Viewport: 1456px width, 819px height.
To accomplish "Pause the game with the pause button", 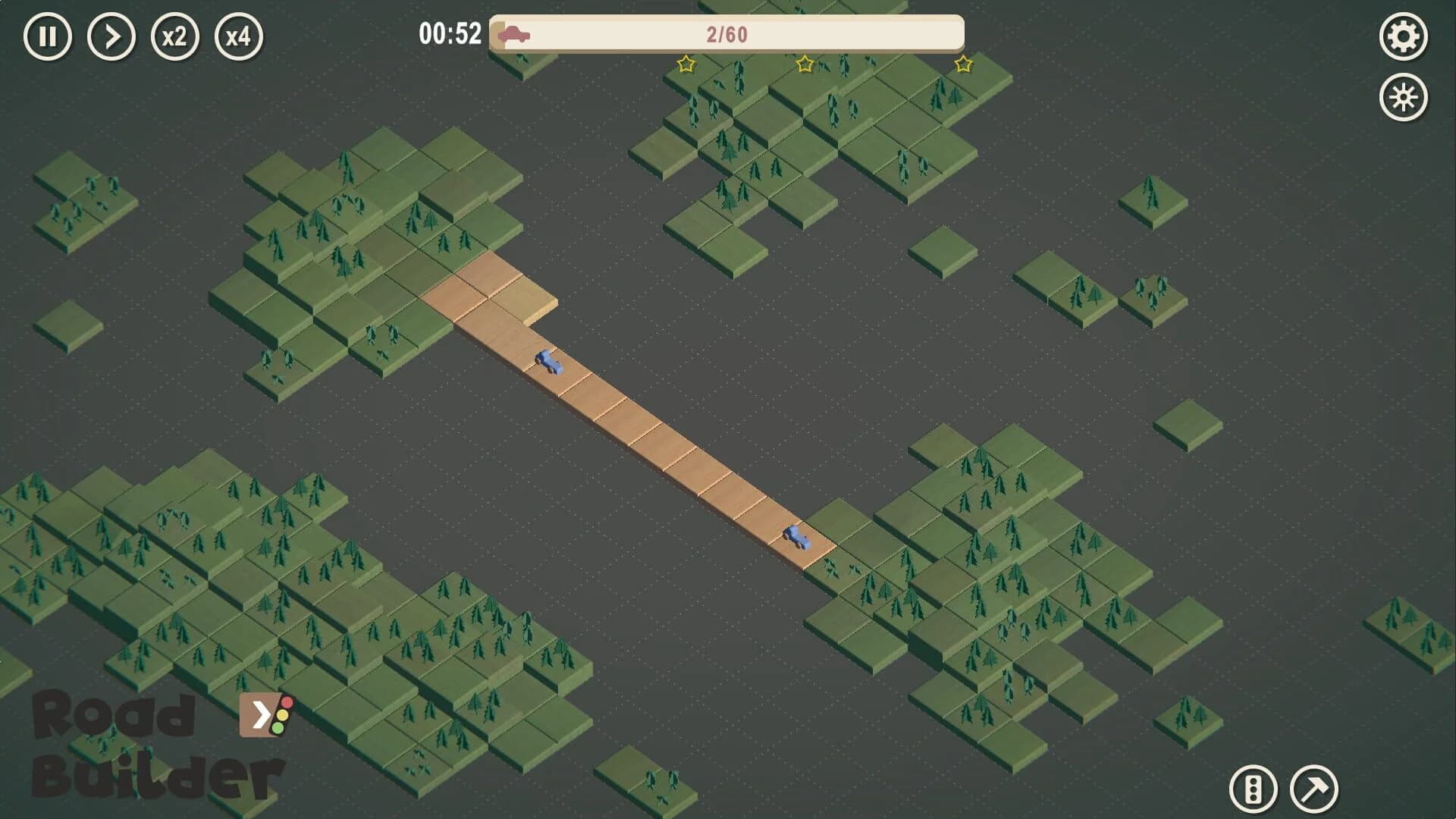I will coord(49,35).
